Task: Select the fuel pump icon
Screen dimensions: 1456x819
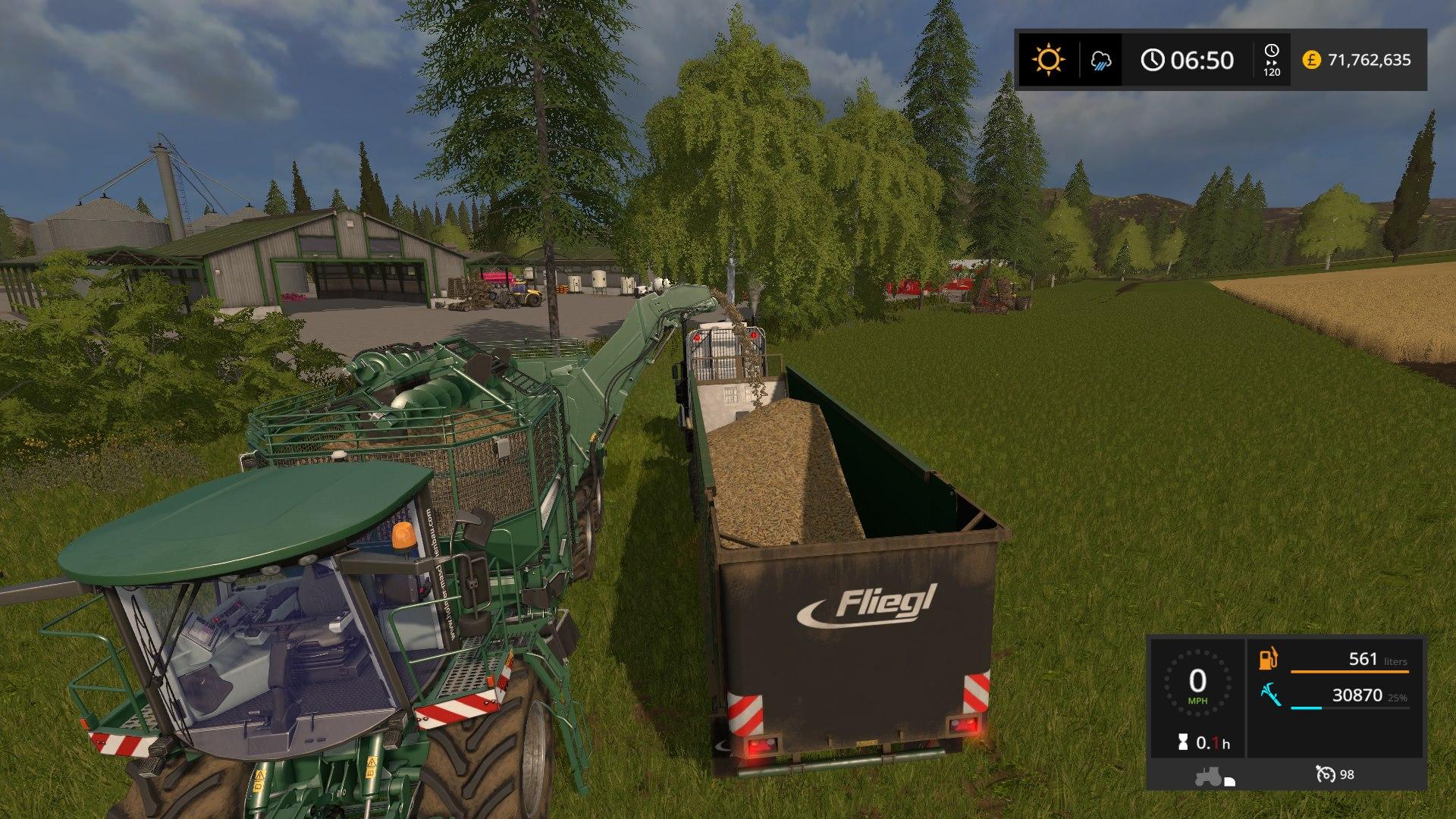Action: tap(1269, 658)
